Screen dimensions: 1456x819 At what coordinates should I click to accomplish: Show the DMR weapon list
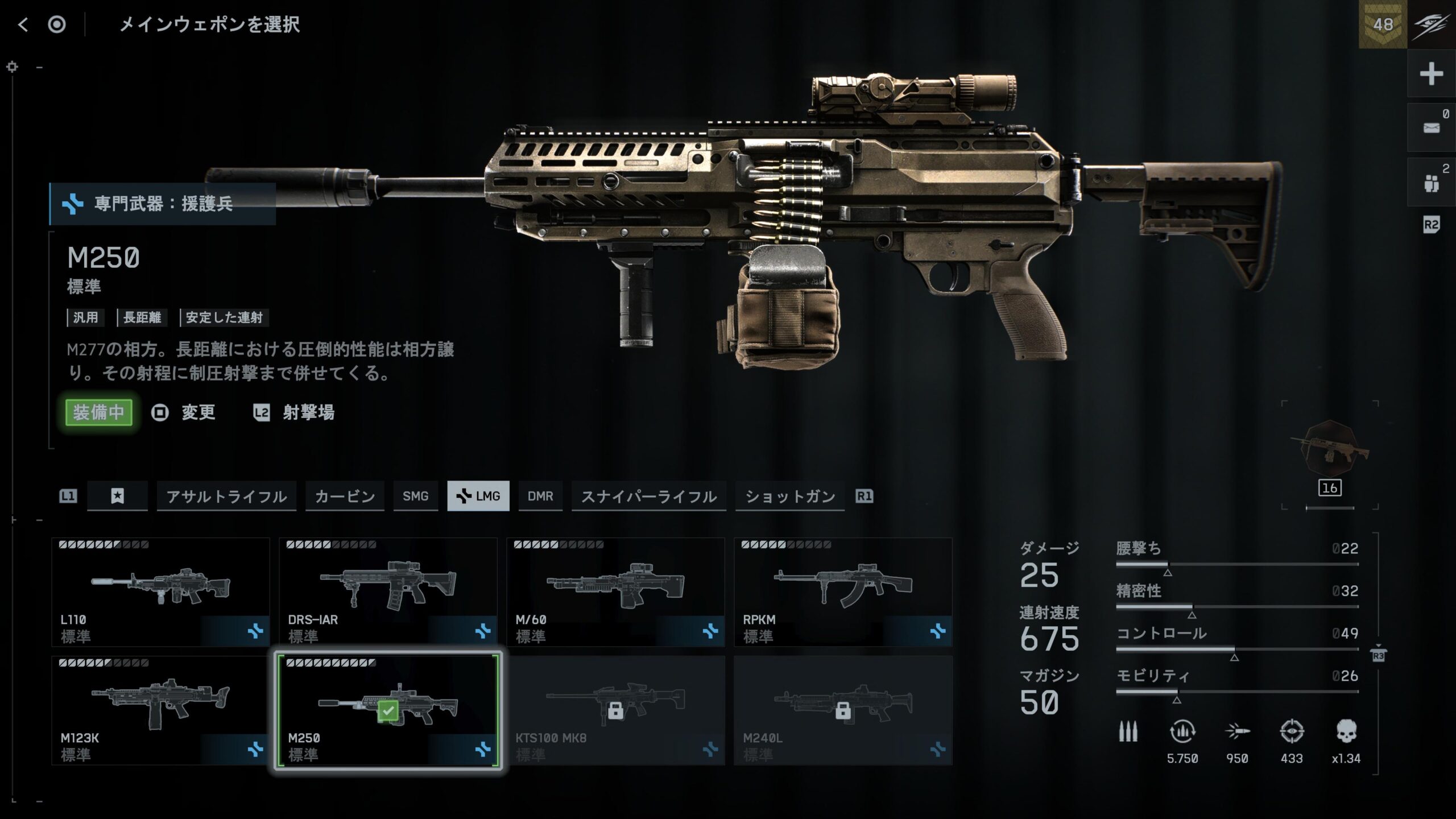coord(540,496)
